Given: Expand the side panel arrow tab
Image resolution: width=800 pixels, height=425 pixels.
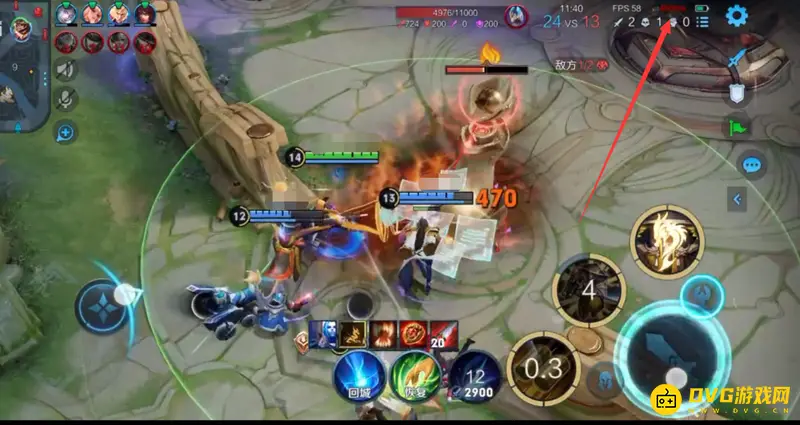Looking at the screenshot, I should click(x=738, y=200).
